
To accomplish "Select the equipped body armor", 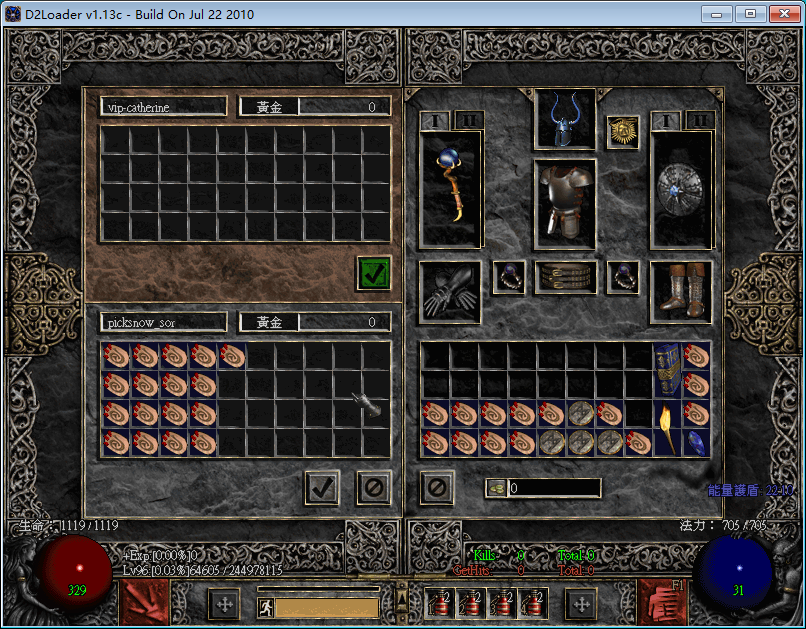I will [x=565, y=204].
